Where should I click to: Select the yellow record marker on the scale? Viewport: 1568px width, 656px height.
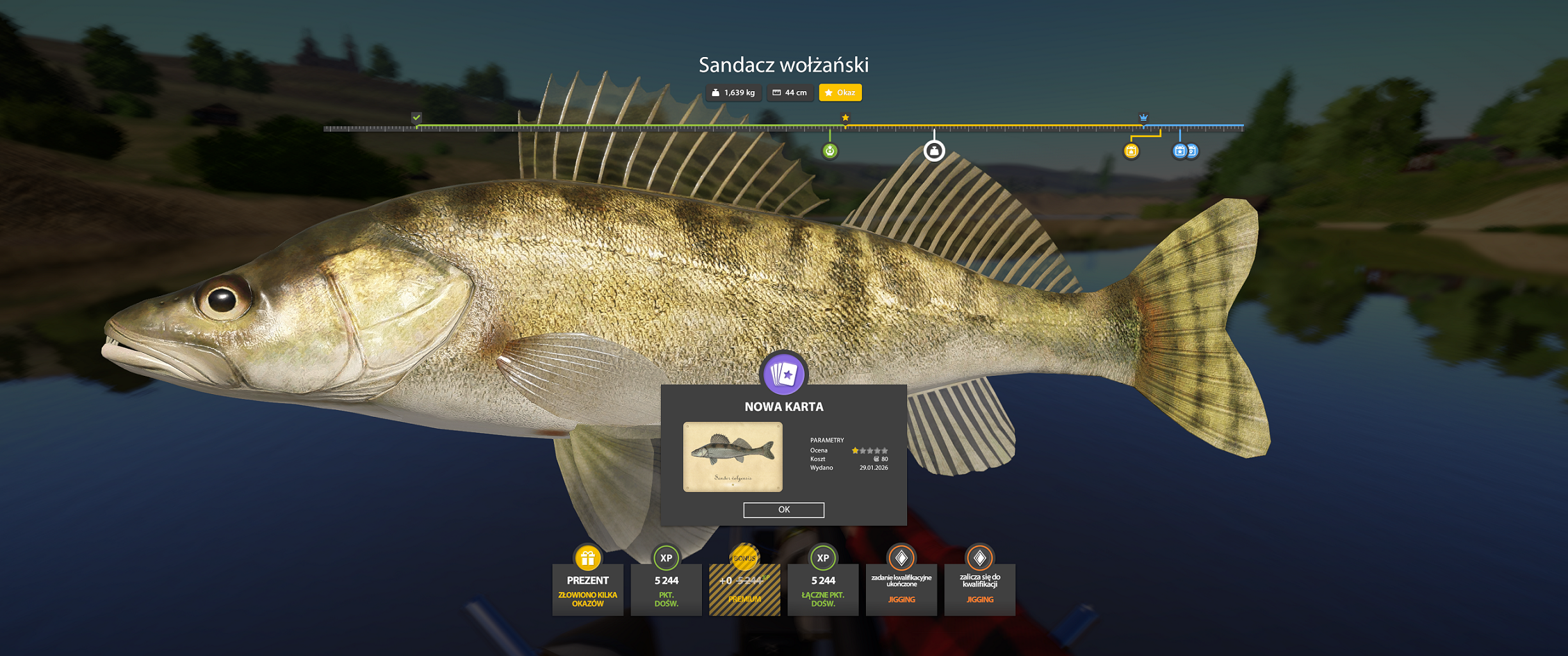coord(1131,151)
